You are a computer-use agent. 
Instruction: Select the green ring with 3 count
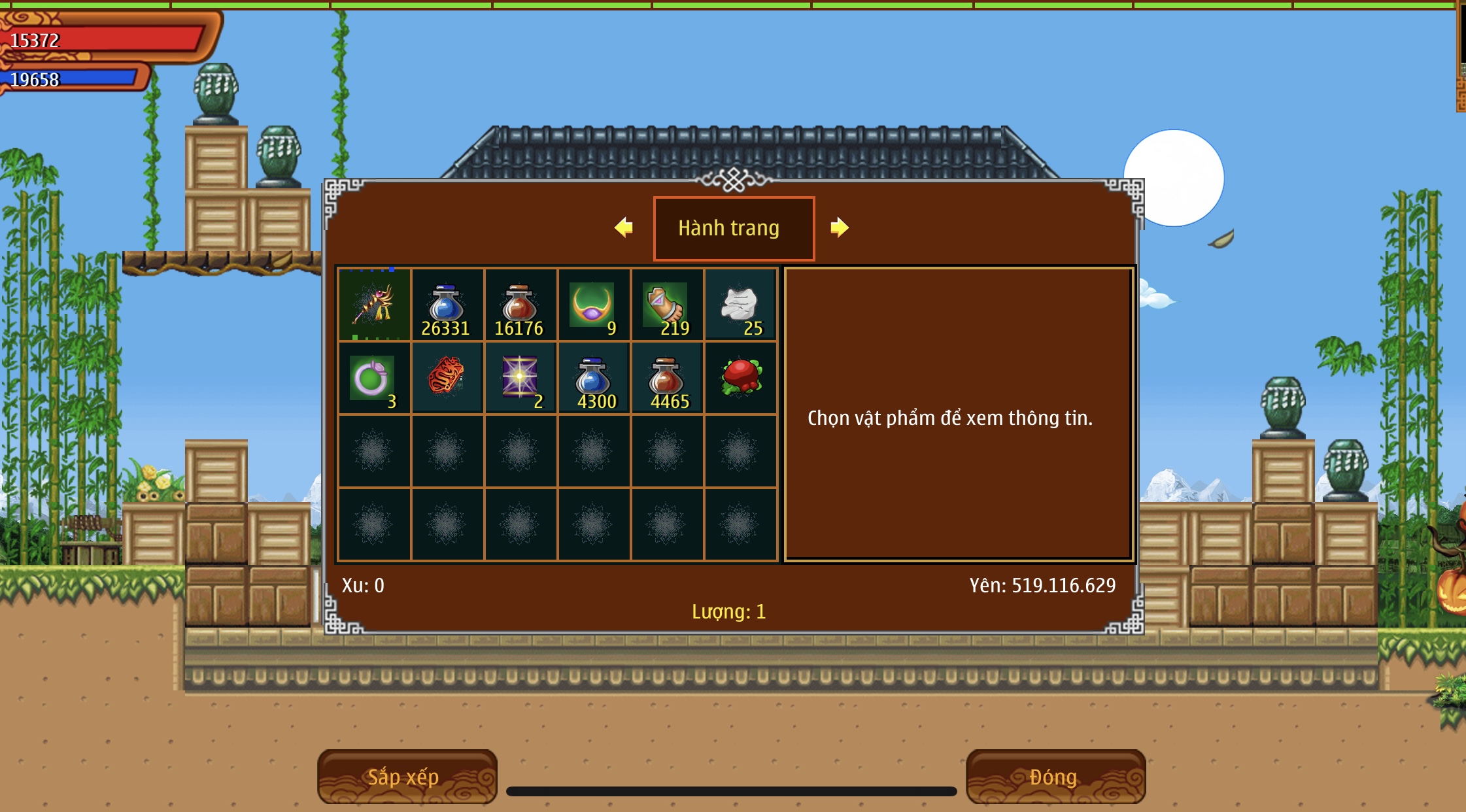point(374,378)
